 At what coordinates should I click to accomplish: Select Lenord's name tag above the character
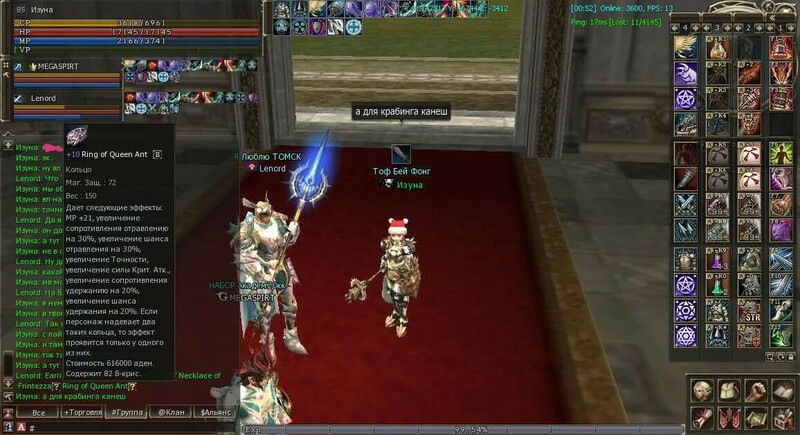[272, 169]
